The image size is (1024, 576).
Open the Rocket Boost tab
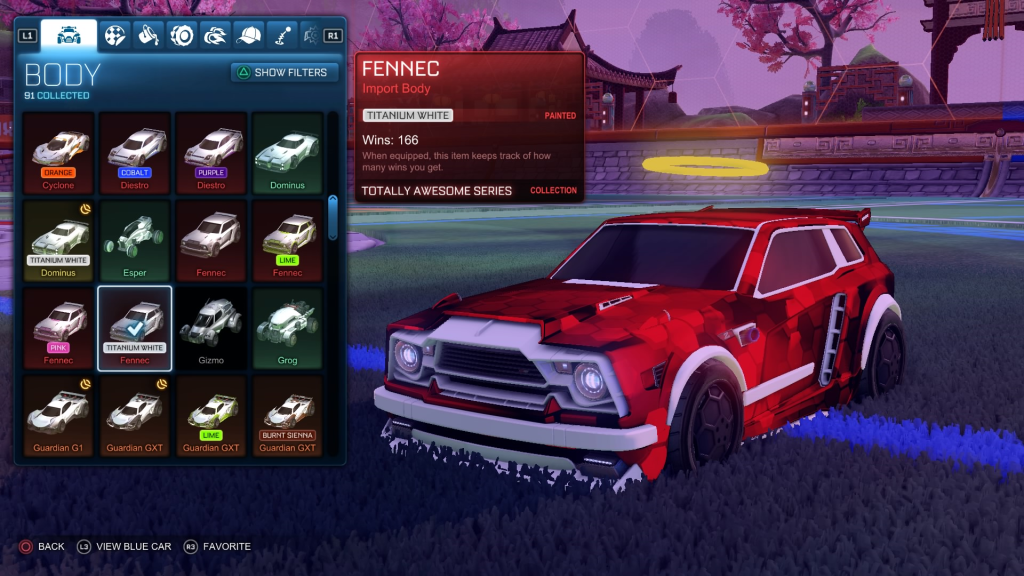(x=215, y=36)
